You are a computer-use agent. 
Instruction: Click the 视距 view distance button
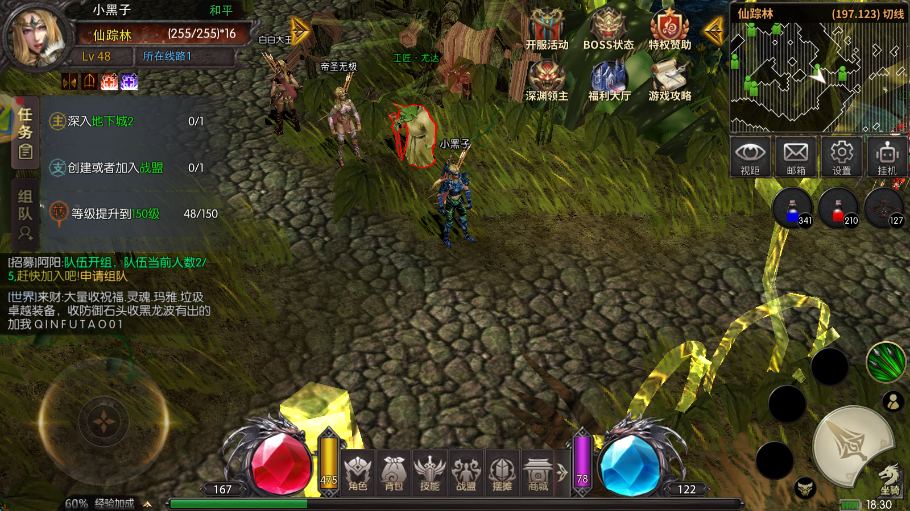(750, 156)
